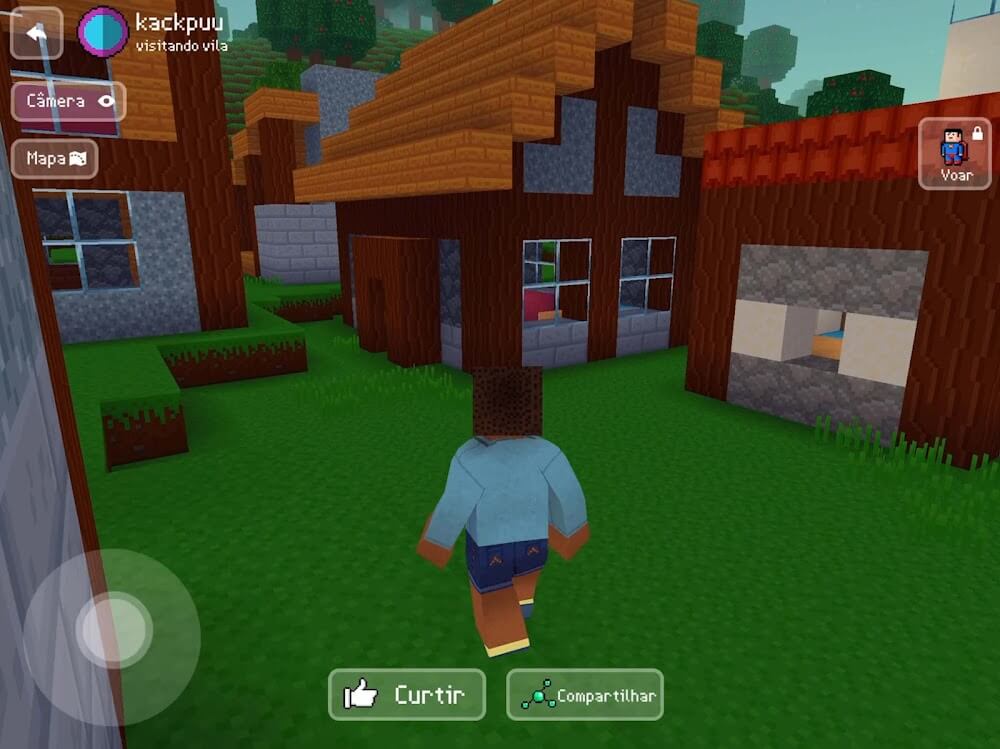
Task: Share the village with Compartilhar
Action: [x=585, y=695]
